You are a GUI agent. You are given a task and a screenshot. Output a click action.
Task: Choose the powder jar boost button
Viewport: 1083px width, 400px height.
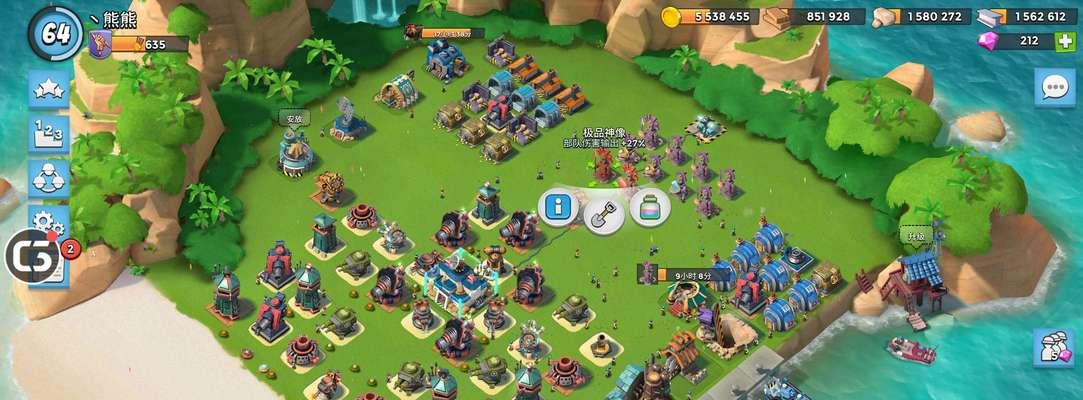(650, 207)
